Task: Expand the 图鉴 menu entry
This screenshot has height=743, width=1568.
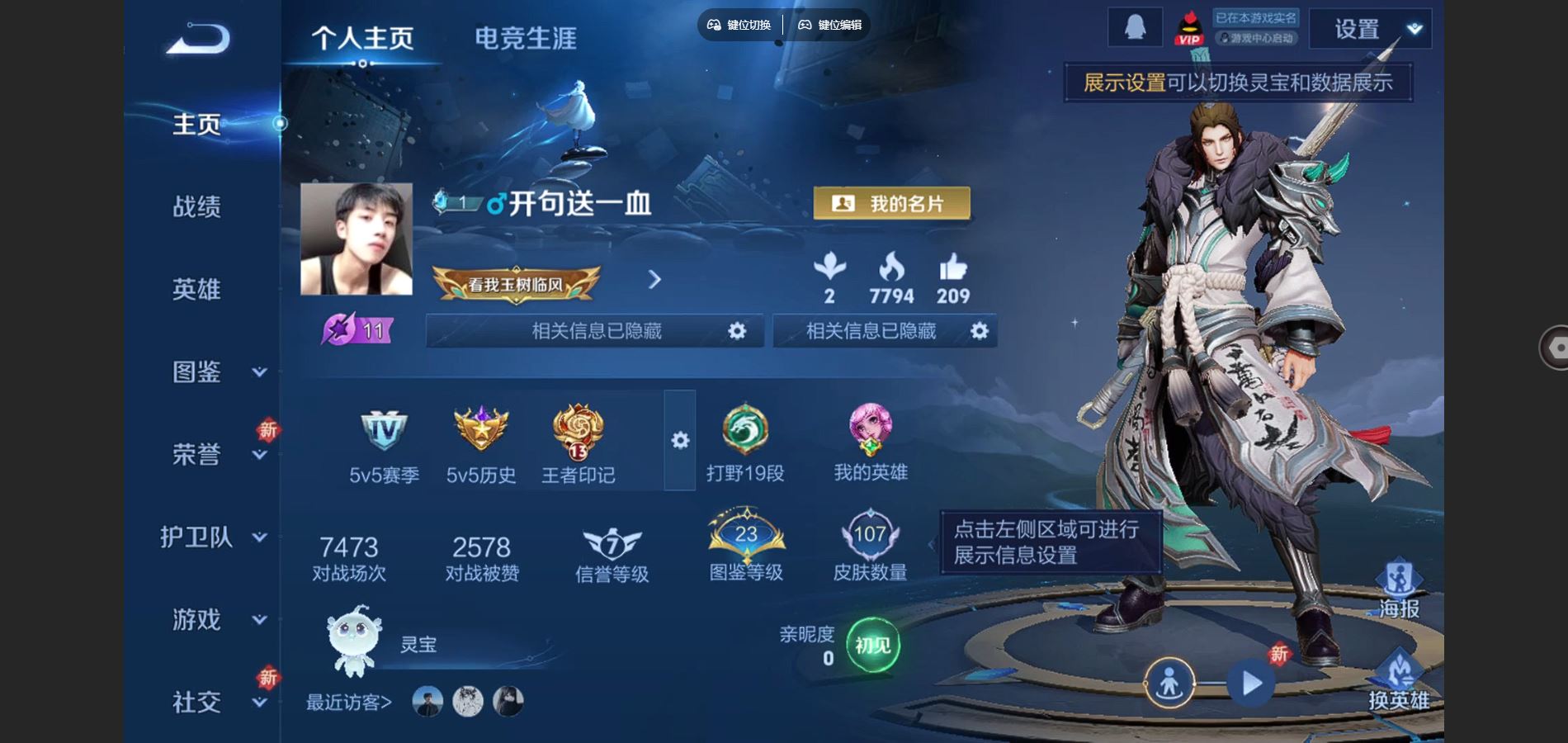Action: [215, 371]
